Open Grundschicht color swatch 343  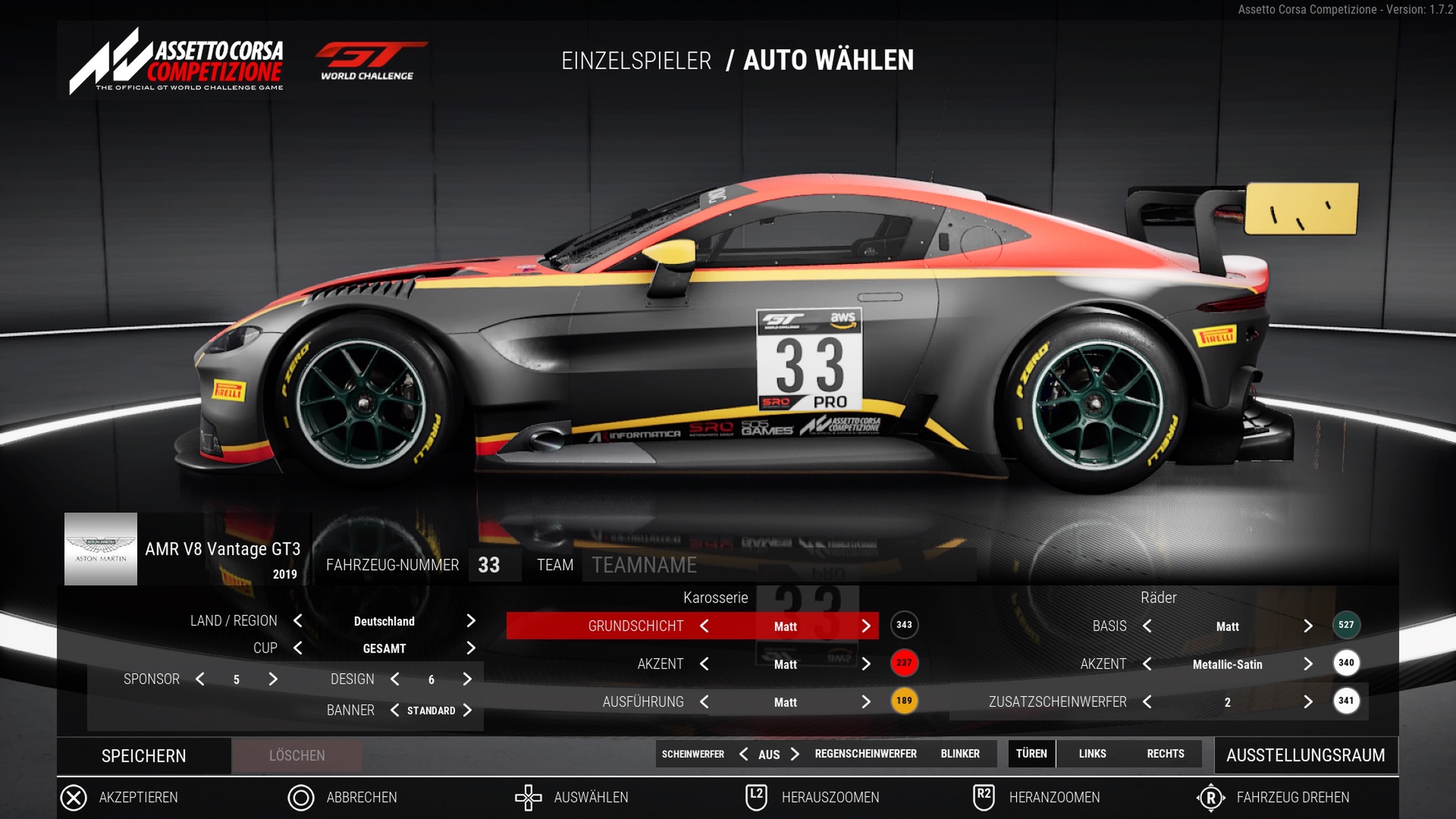[904, 625]
